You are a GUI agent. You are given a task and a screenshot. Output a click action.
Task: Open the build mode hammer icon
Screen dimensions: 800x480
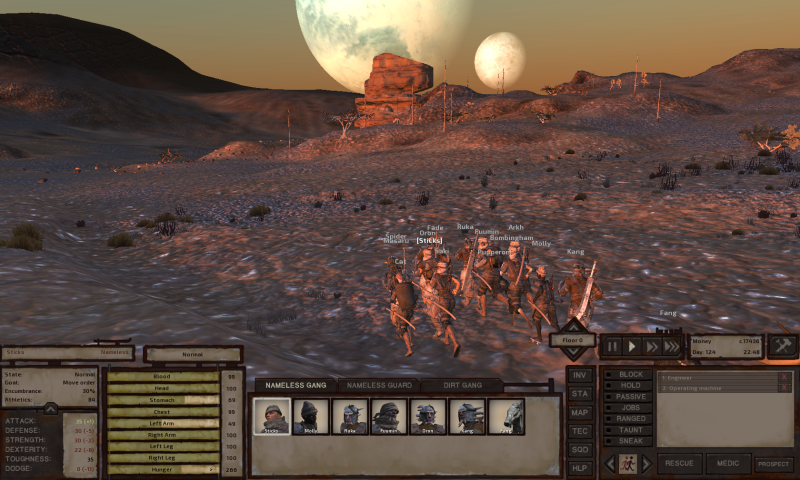(783, 345)
